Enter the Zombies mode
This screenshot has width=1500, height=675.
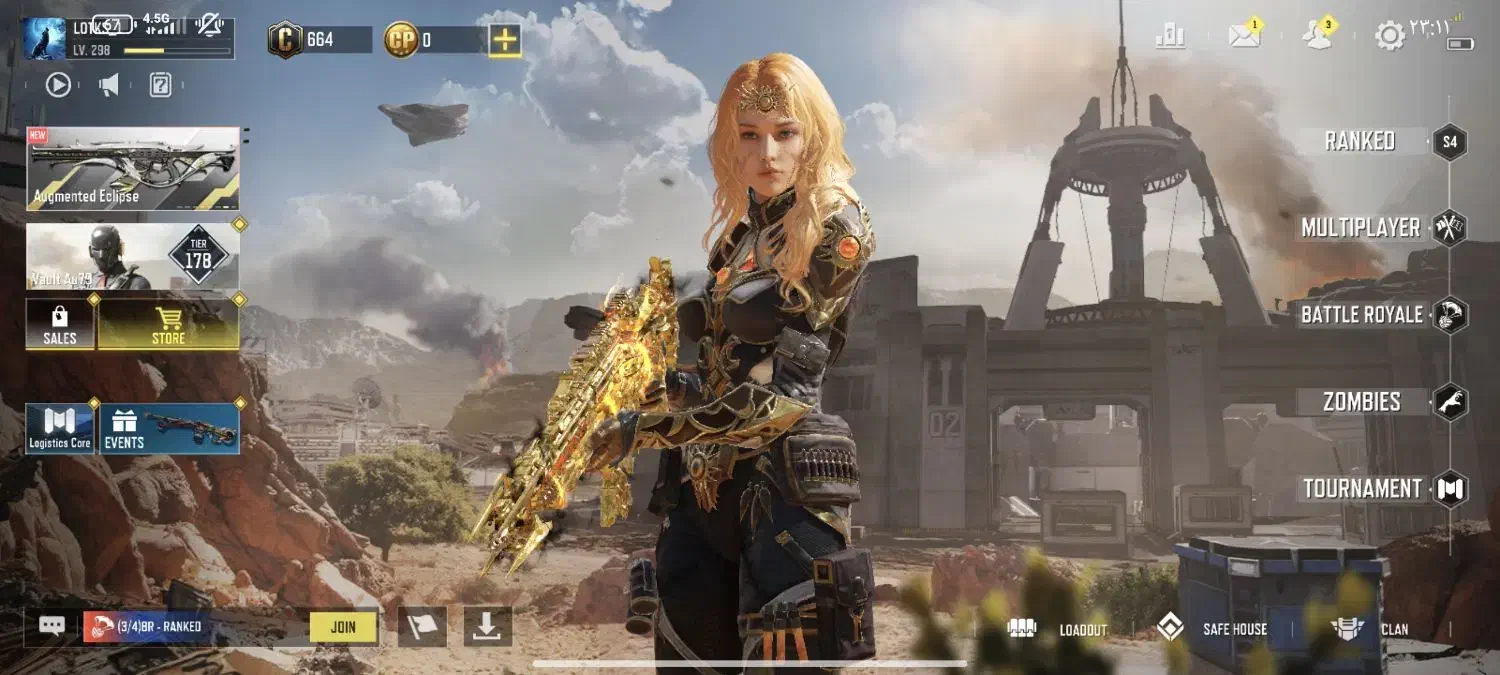[x=1362, y=402]
